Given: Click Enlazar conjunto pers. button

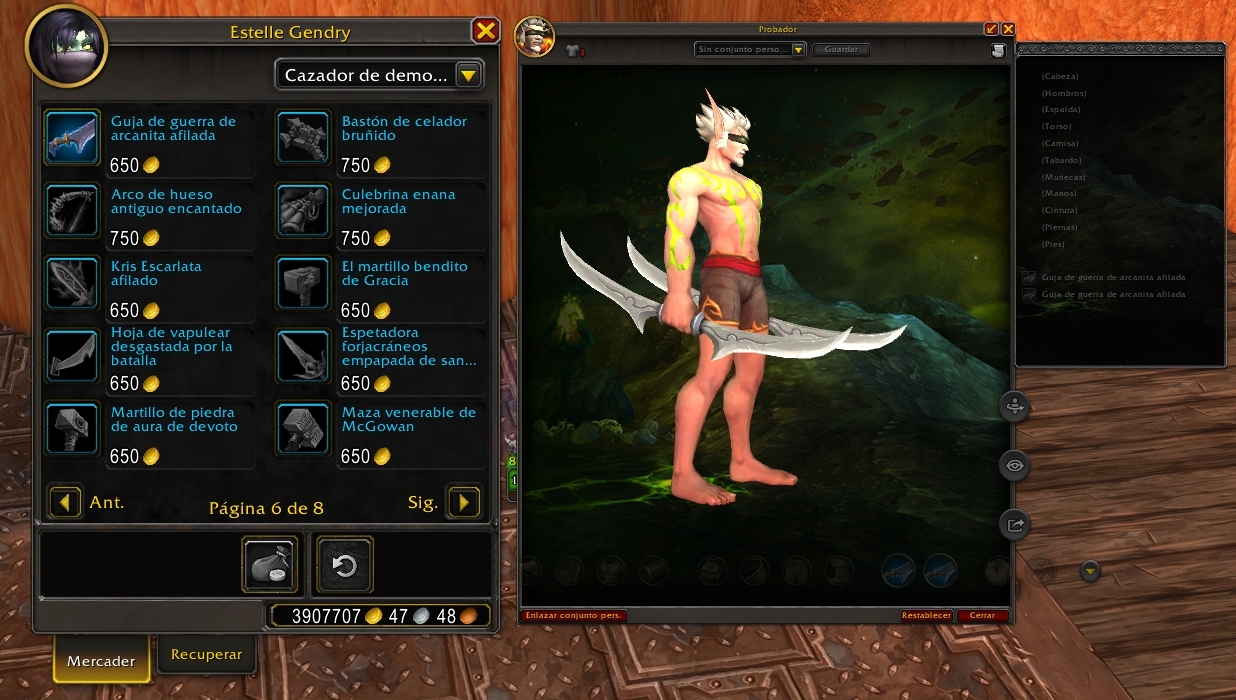Looking at the screenshot, I should point(574,615).
